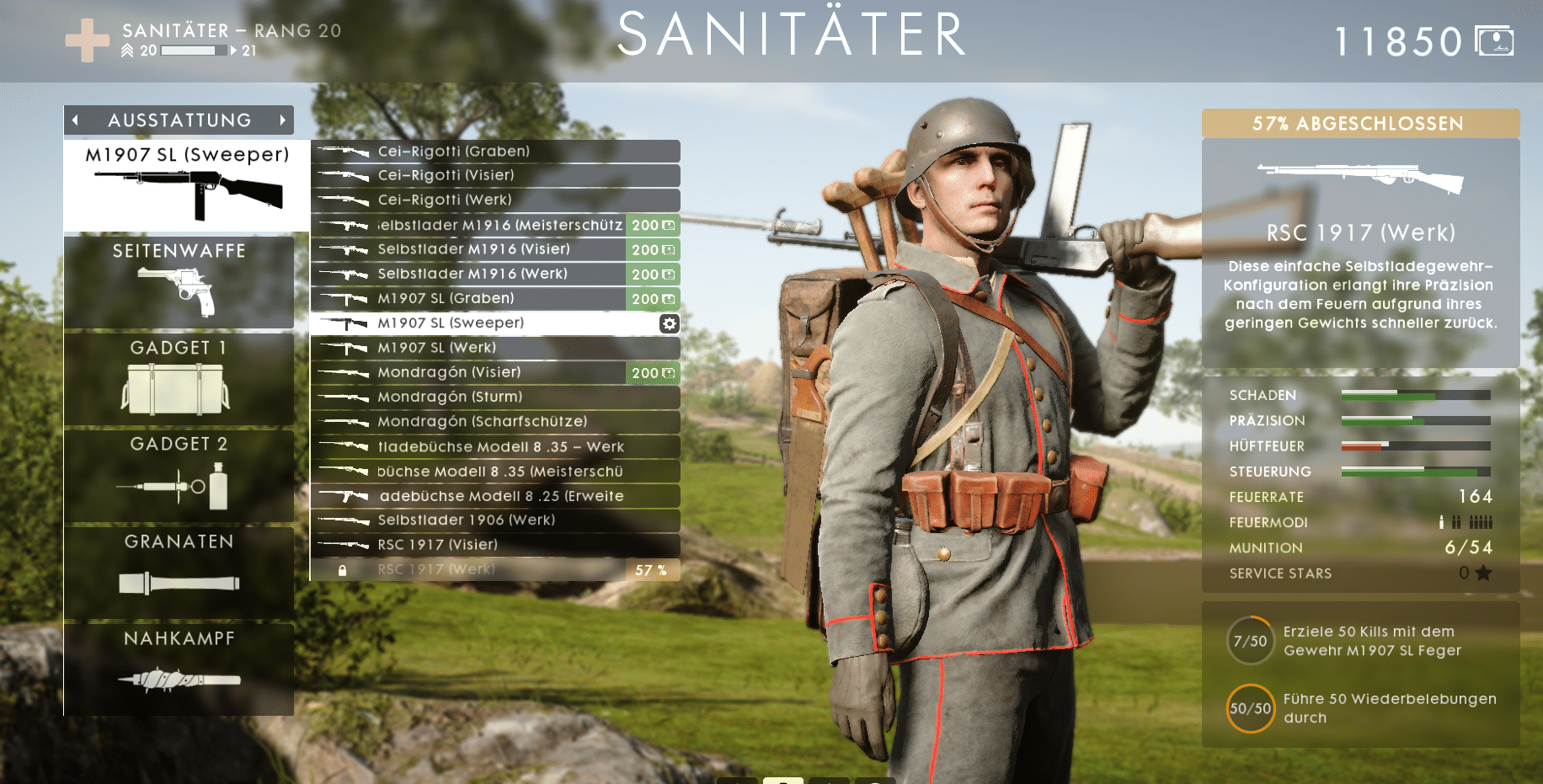Choose Mondragón (Visier) in the weapon list
Screen dimensions: 1543x784
tap(495, 372)
